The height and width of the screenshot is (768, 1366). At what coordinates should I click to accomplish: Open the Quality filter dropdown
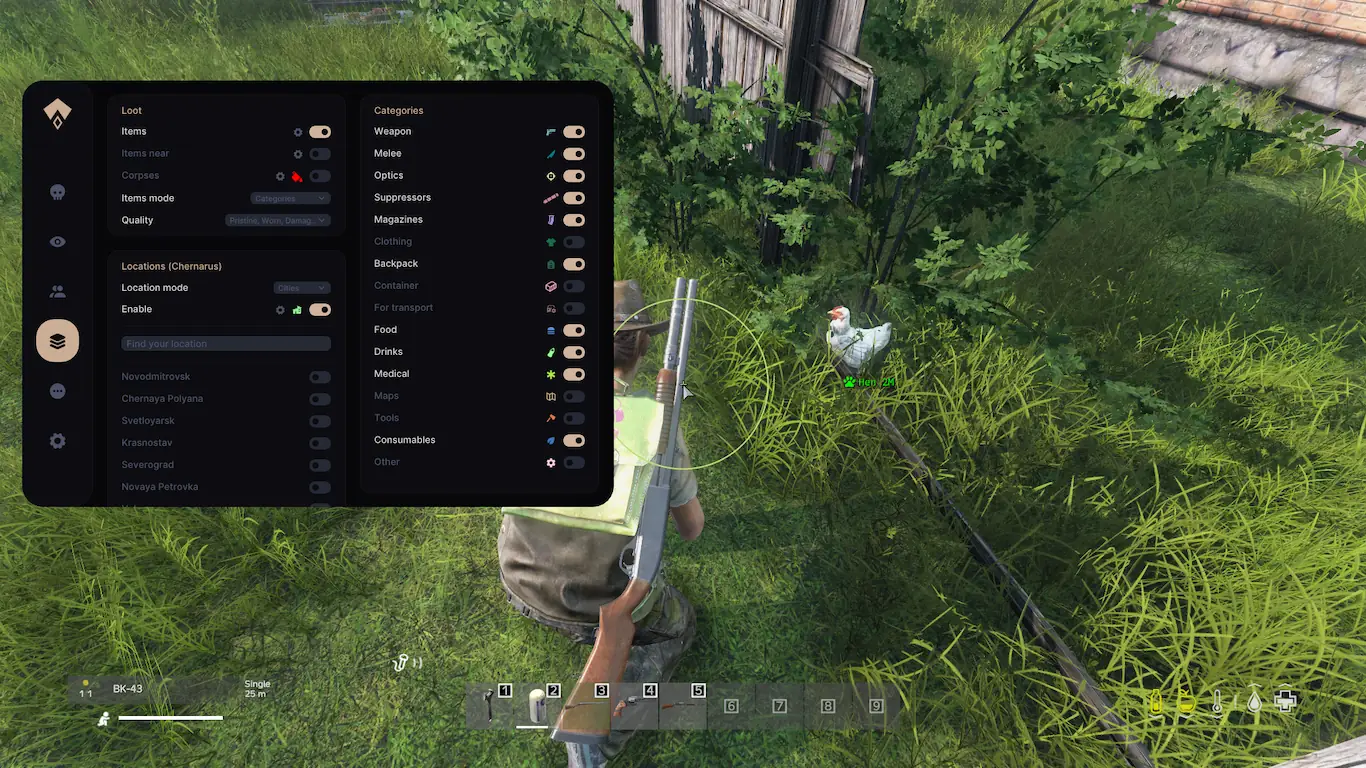pyautogui.click(x=278, y=220)
